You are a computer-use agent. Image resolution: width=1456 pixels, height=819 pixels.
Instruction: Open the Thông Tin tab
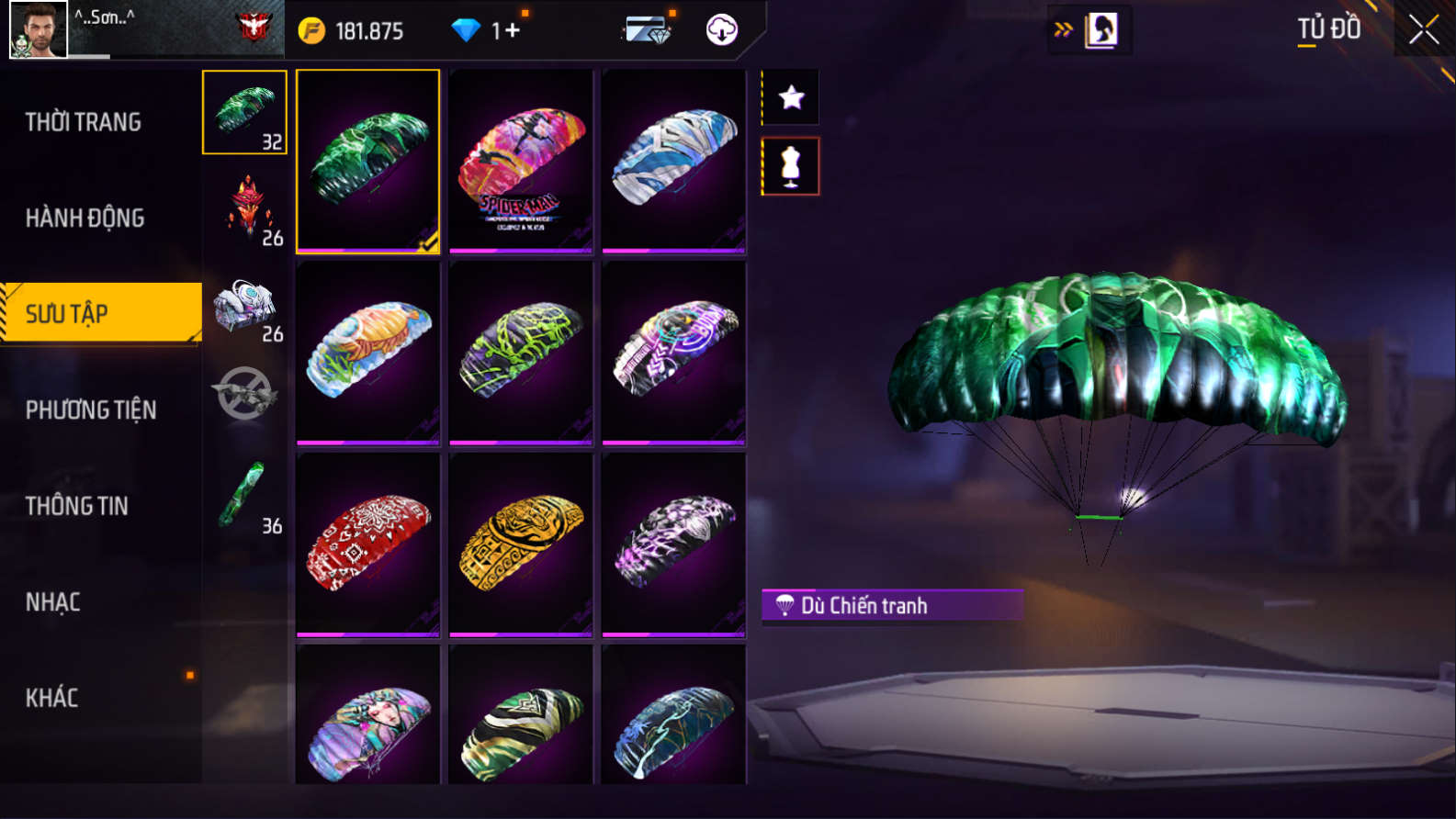tap(77, 506)
